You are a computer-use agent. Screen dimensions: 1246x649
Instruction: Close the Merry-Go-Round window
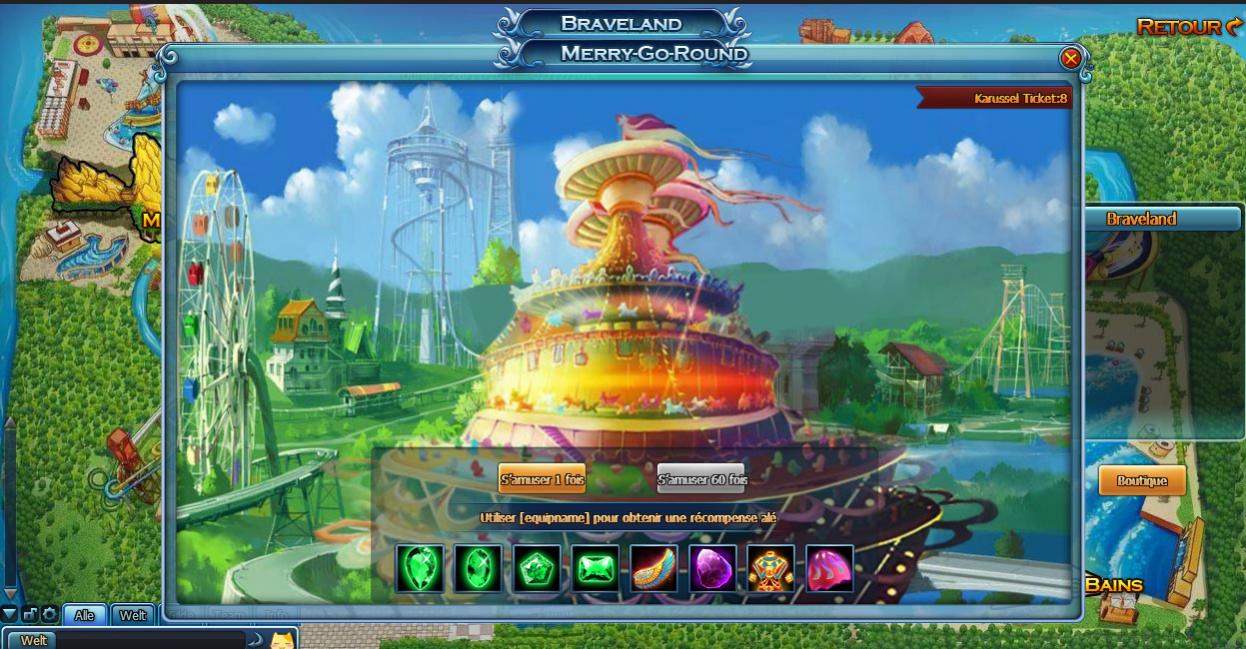(1071, 59)
